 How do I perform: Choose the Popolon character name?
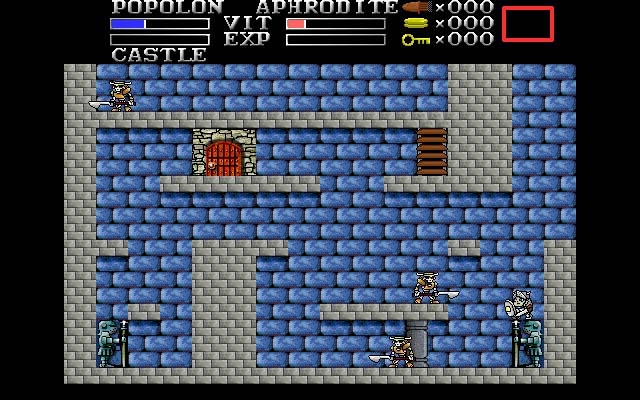tap(168, 8)
